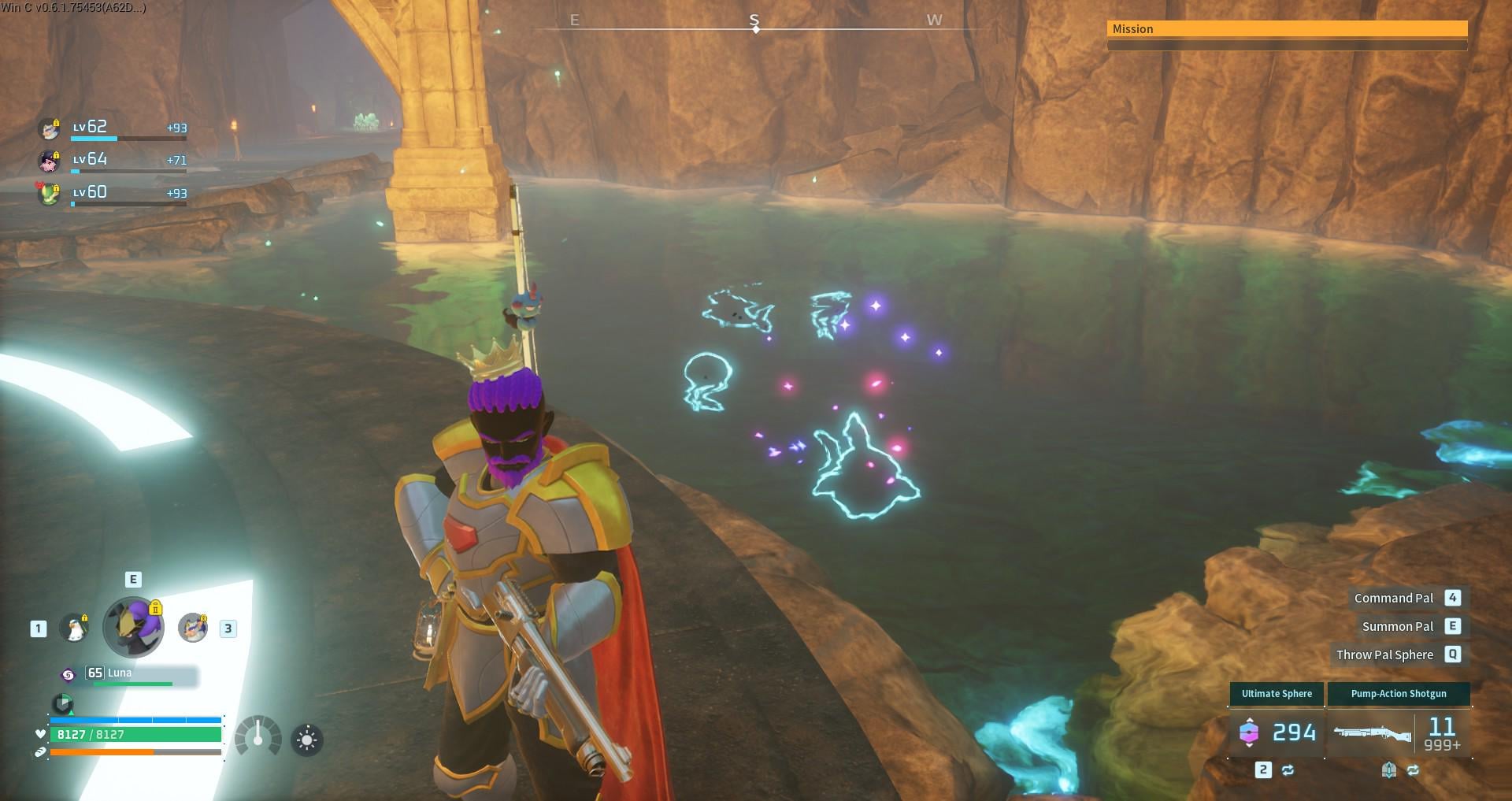The height and width of the screenshot is (801, 1512).
Task: Click the dark element icon beside Luna's name
Action: tap(69, 674)
